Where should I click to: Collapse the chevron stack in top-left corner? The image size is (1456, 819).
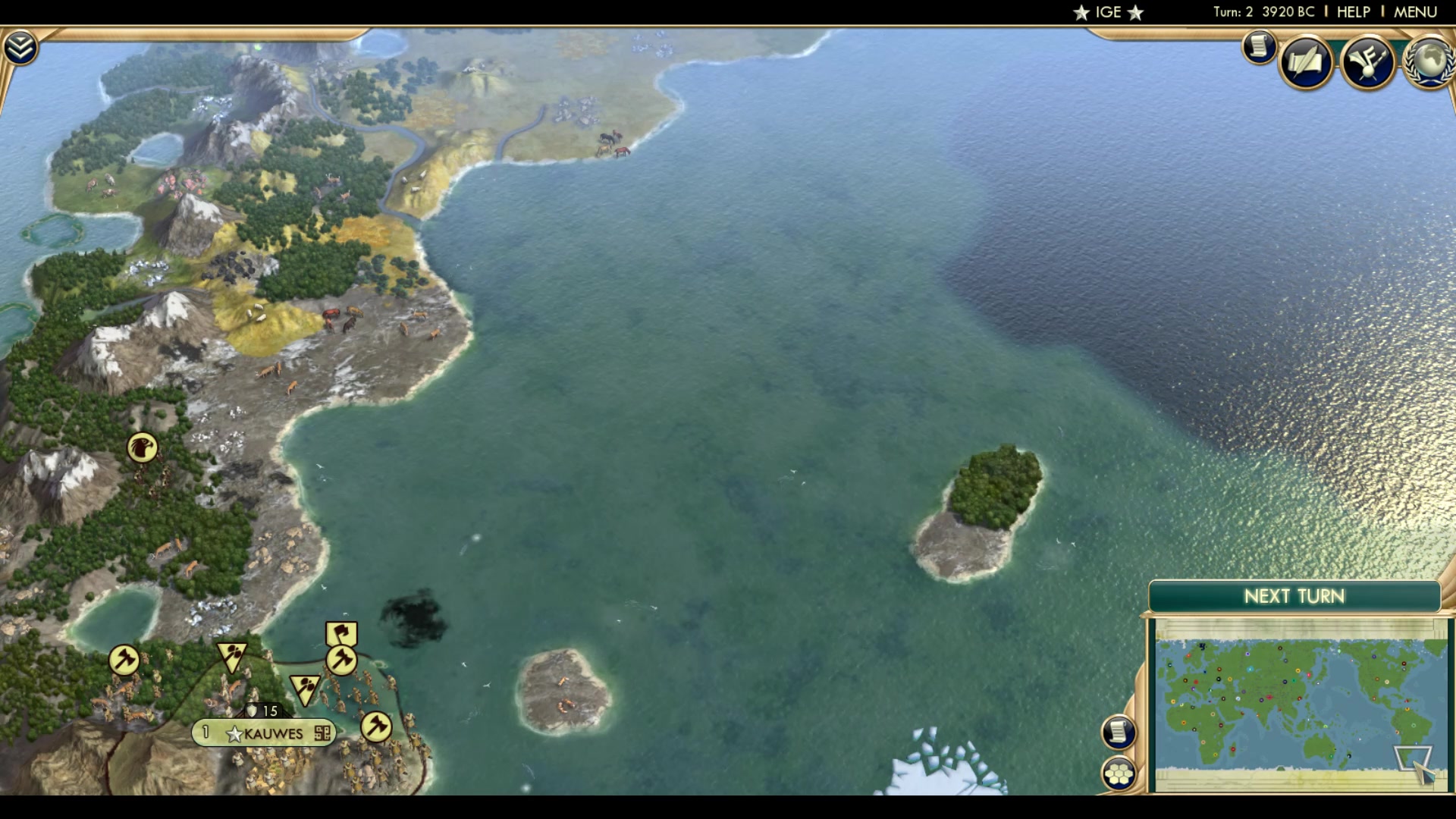click(x=22, y=45)
